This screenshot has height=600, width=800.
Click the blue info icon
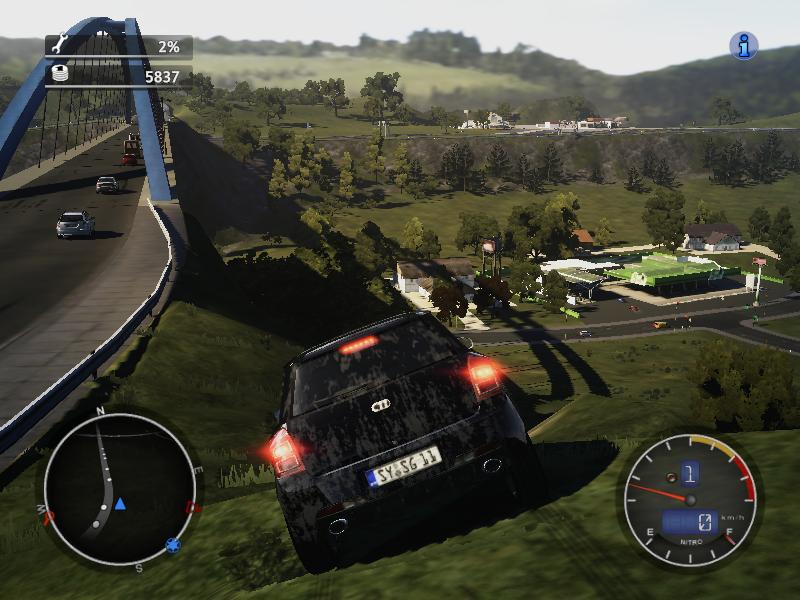743,45
